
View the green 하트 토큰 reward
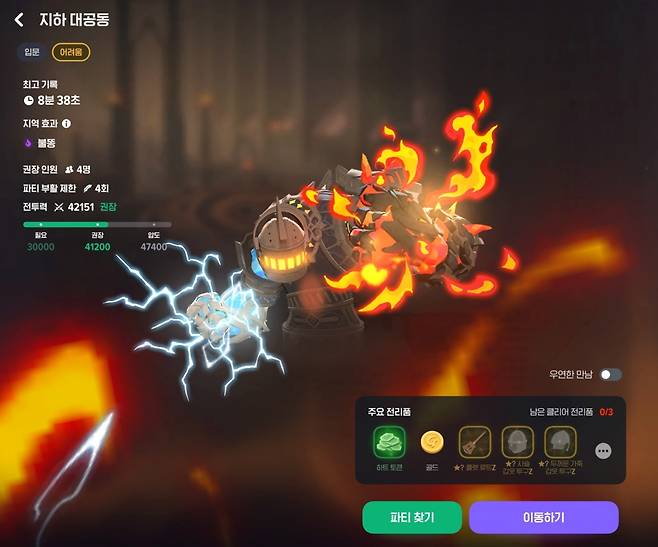pyautogui.click(x=388, y=442)
